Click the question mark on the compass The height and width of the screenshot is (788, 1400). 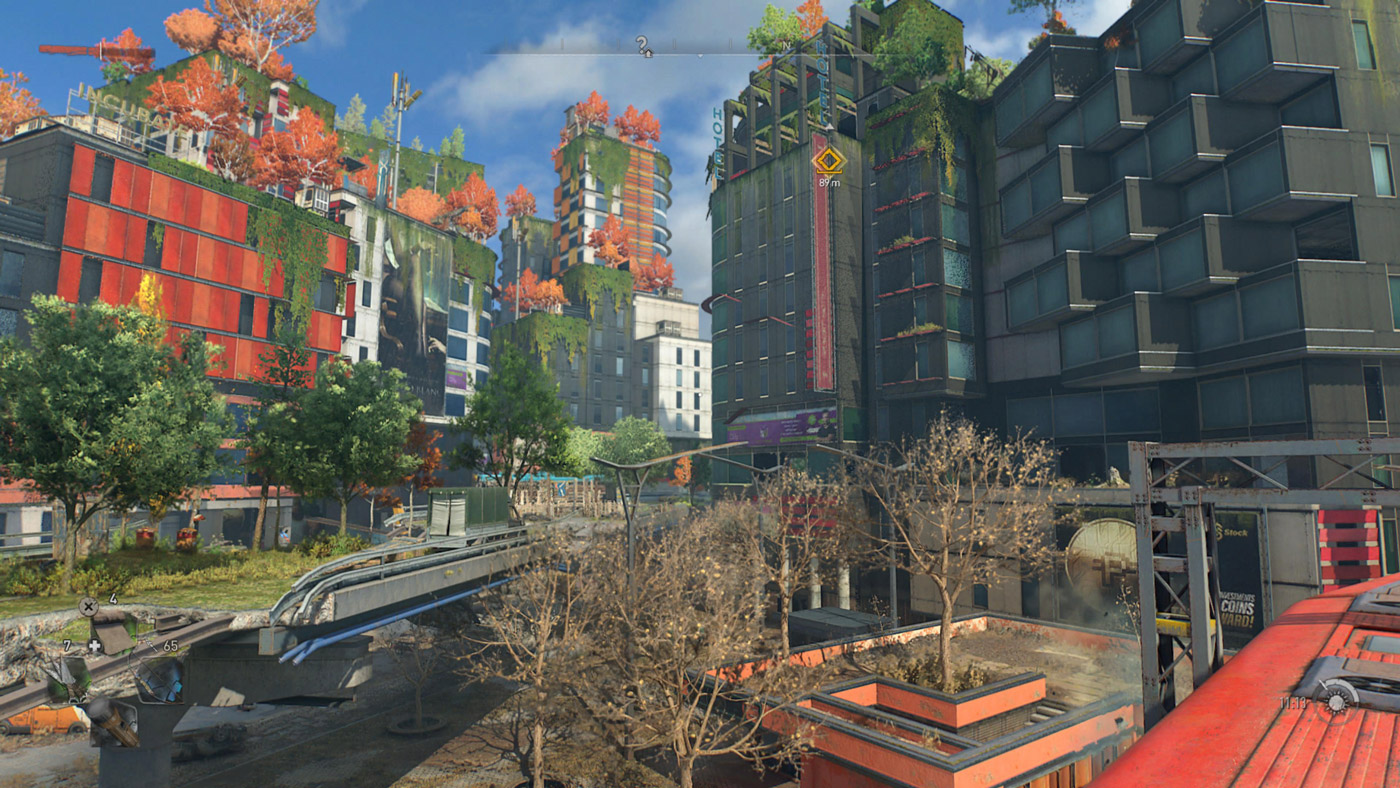point(643,44)
